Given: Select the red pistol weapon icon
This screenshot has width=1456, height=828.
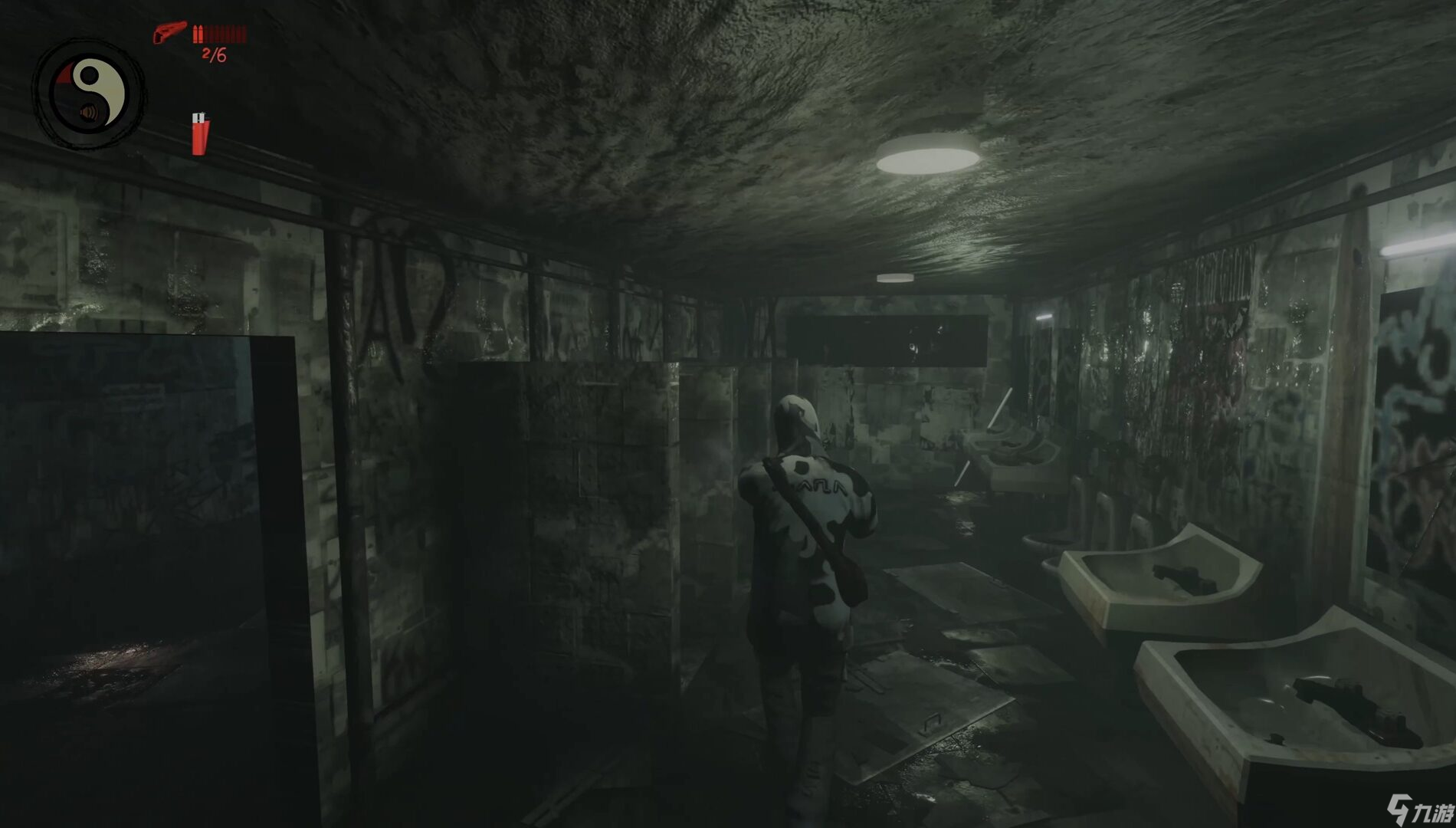Looking at the screenshot, I should [x=169, y=33].
